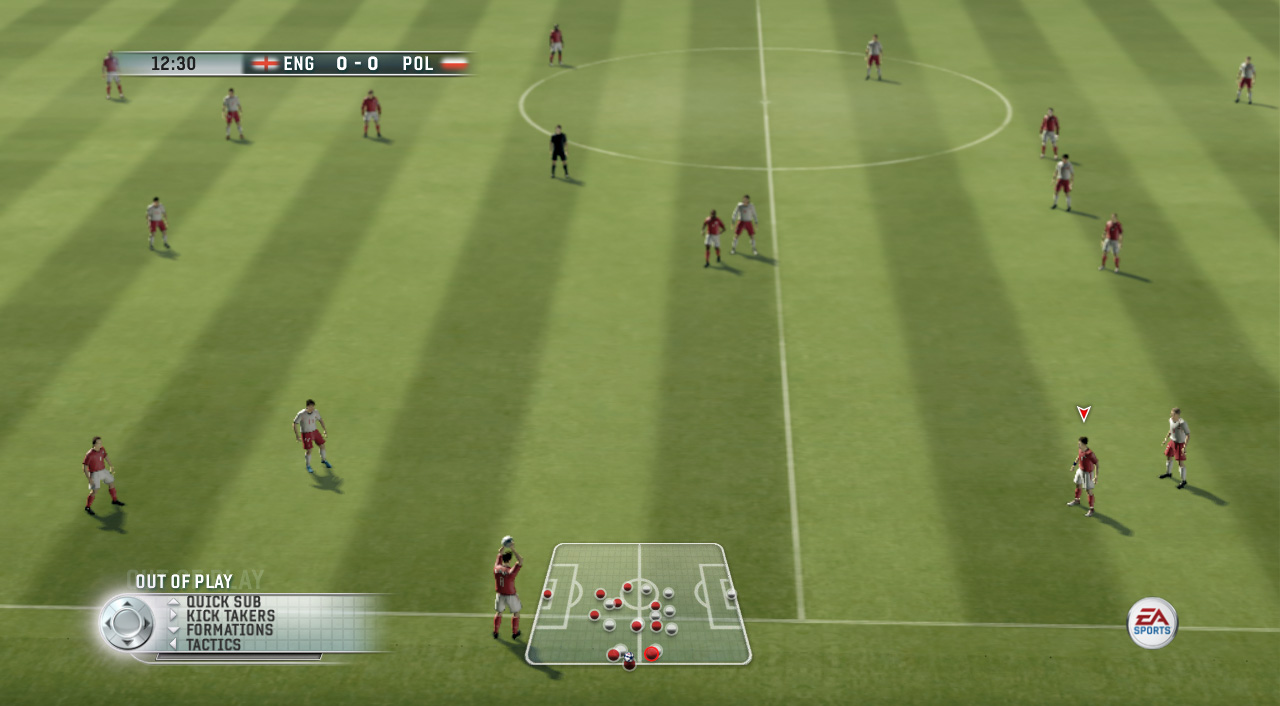Choose the Formations entry
1280x706 pixels.
tap(229, 630)
